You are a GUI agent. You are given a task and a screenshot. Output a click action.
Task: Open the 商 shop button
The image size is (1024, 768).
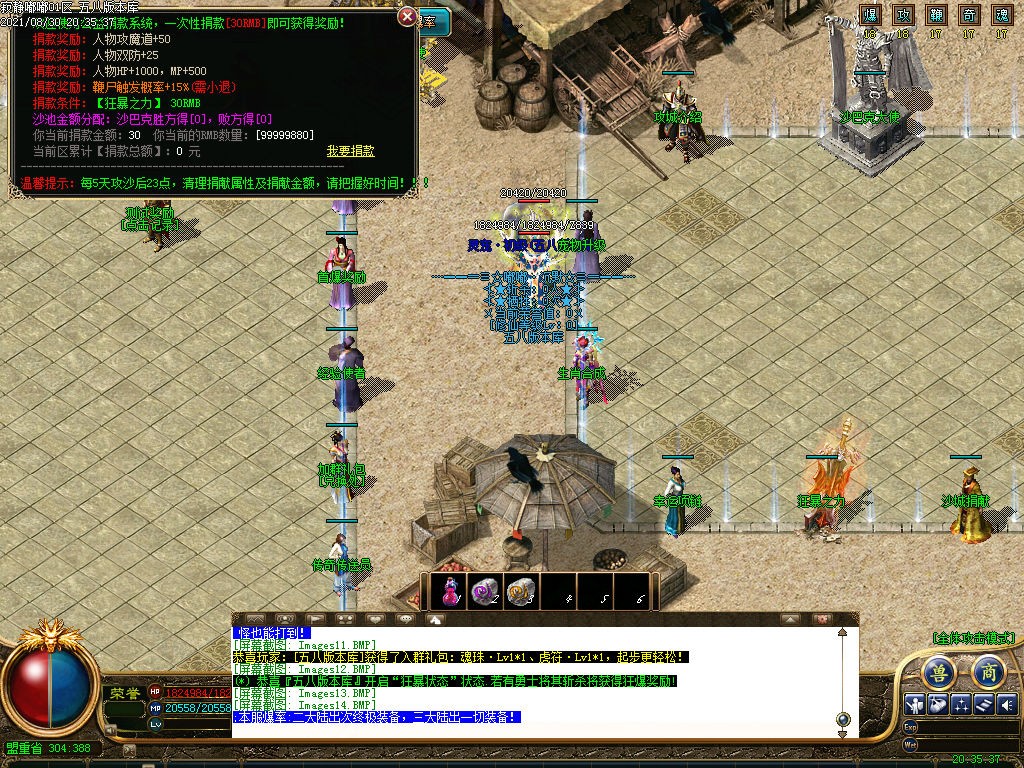click(988, 671)
